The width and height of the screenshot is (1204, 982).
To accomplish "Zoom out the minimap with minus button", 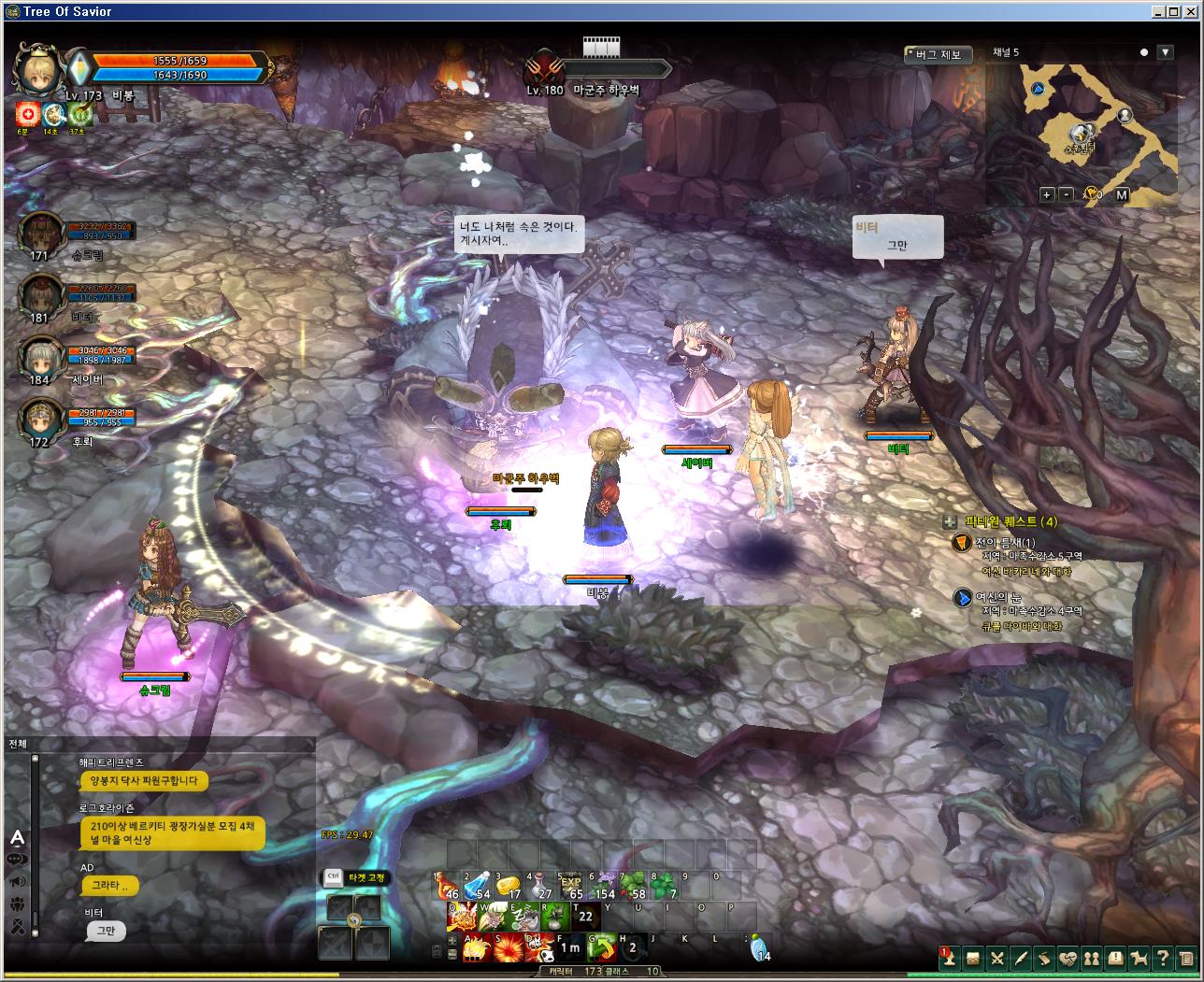I will click(1067, 194).
